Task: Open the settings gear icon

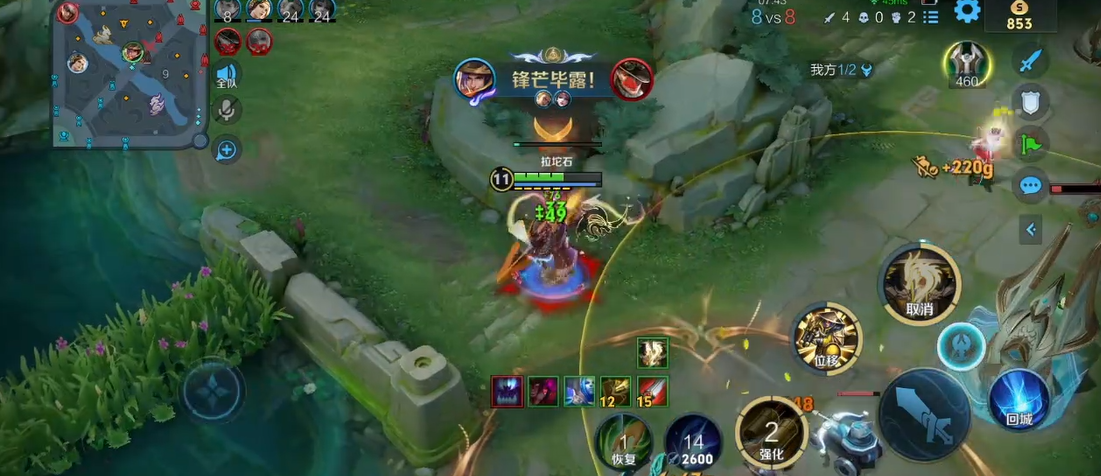Action: pos(967,11)
